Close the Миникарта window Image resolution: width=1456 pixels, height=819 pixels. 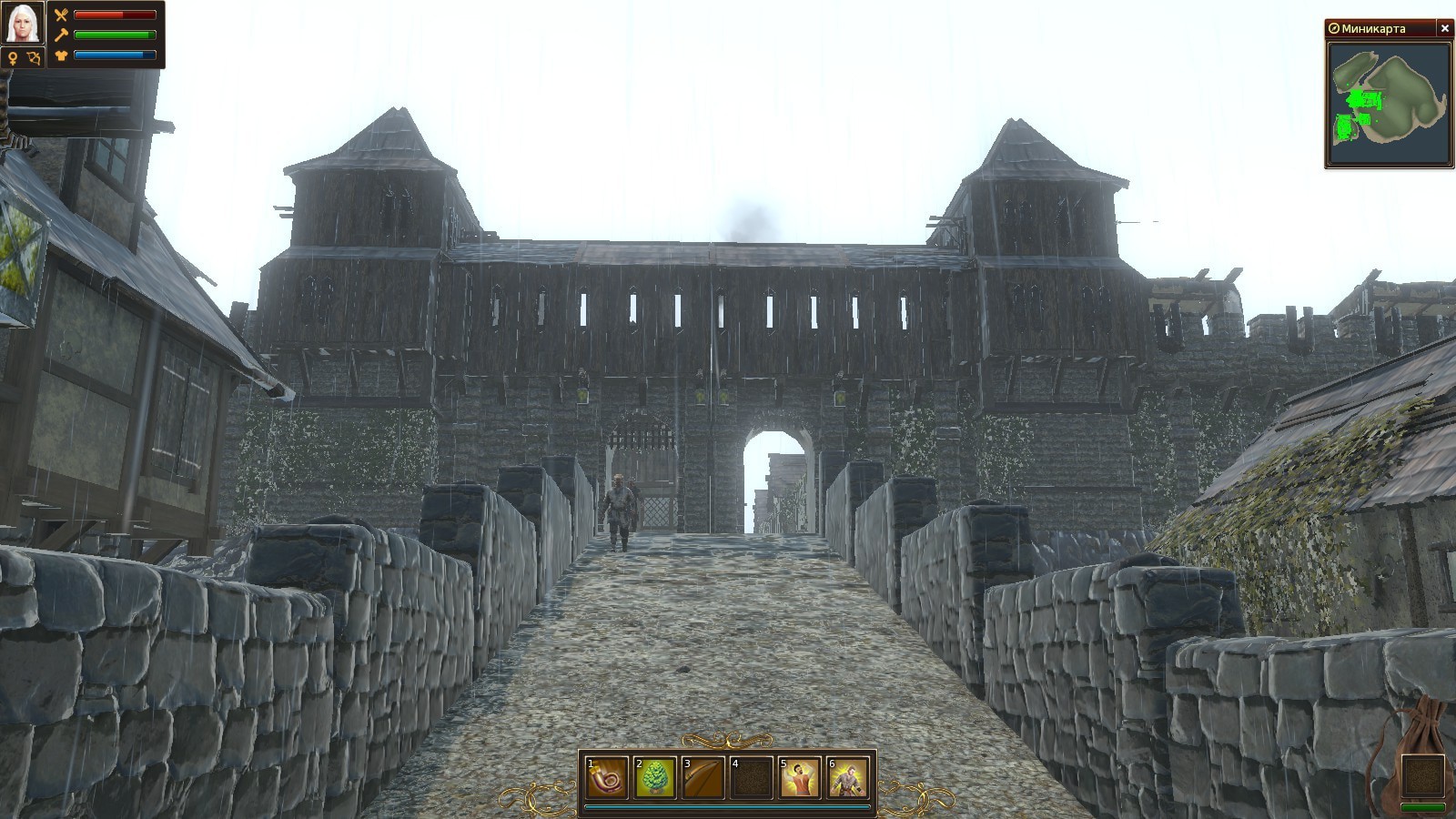pos(1444,28)
